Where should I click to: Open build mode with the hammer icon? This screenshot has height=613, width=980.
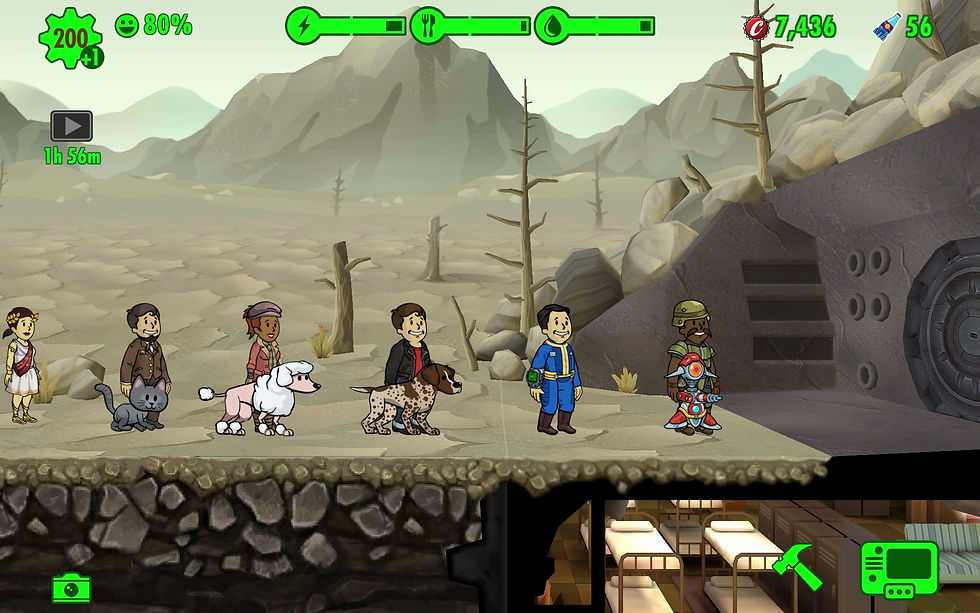tap(797, 566)
